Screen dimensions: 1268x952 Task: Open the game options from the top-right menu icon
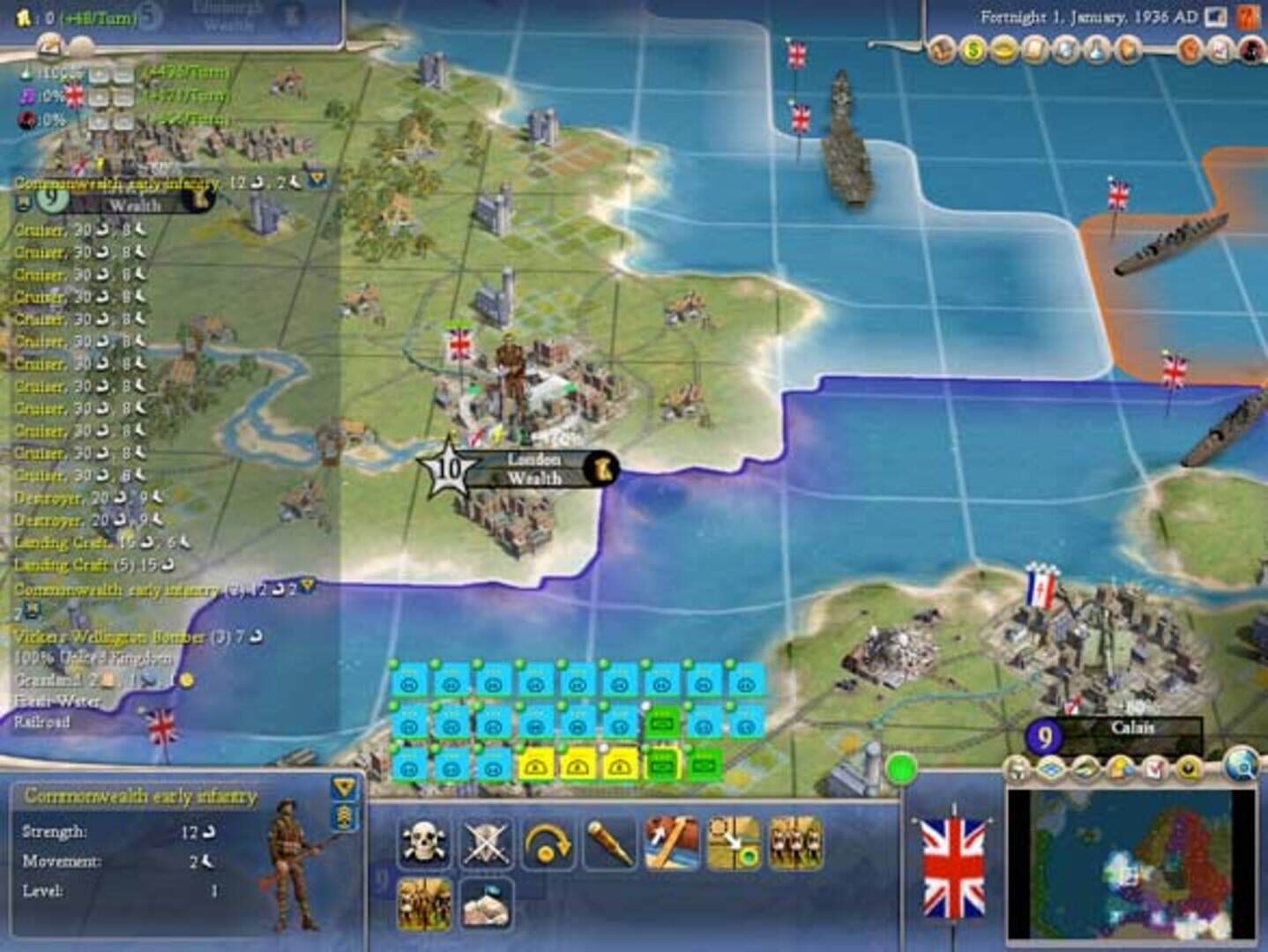tap(1216, 16)
